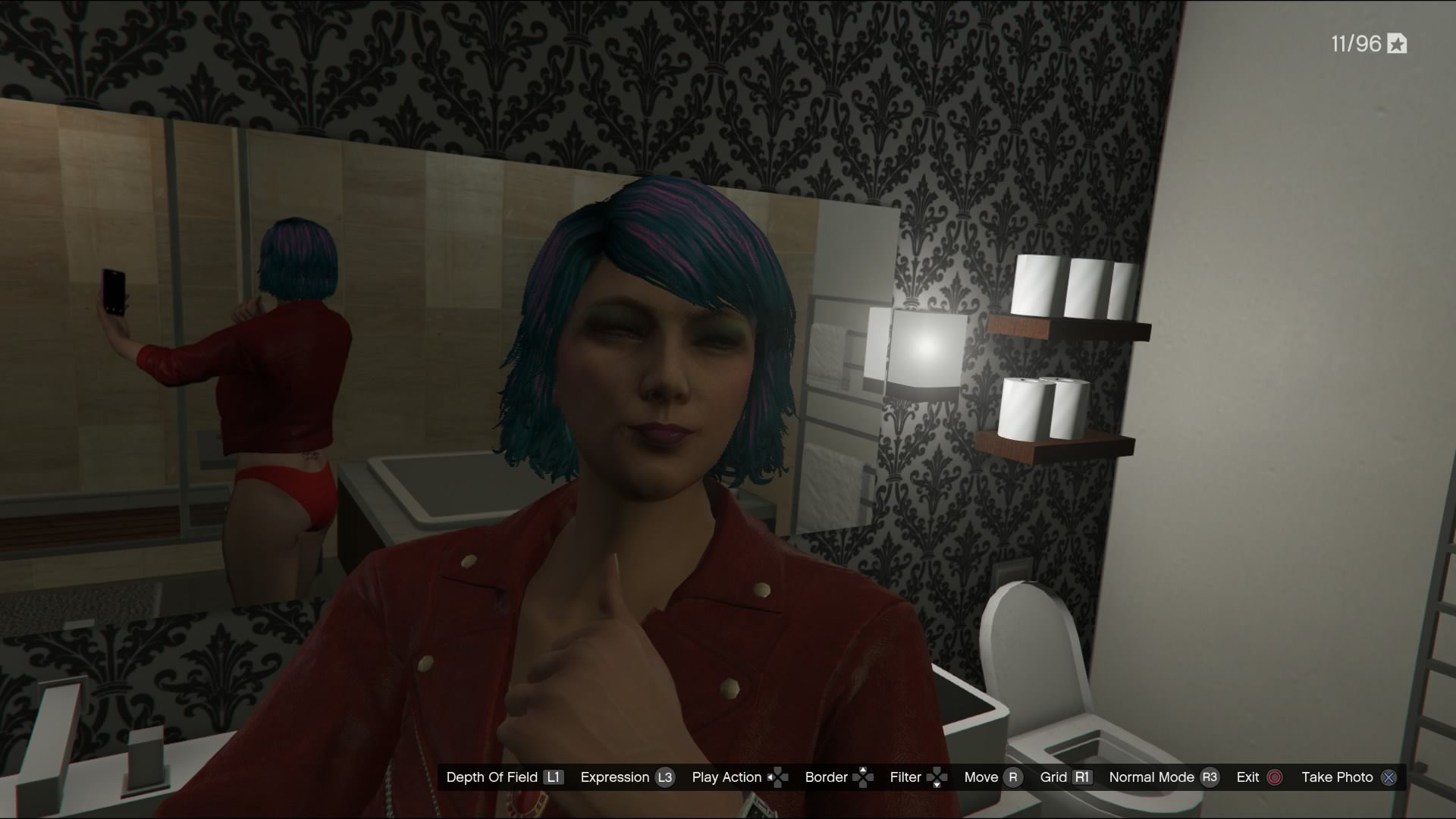Open the Filter selector
This screenshot has width=1456, height=819.
pyautogui.click(x=906, y=777)
